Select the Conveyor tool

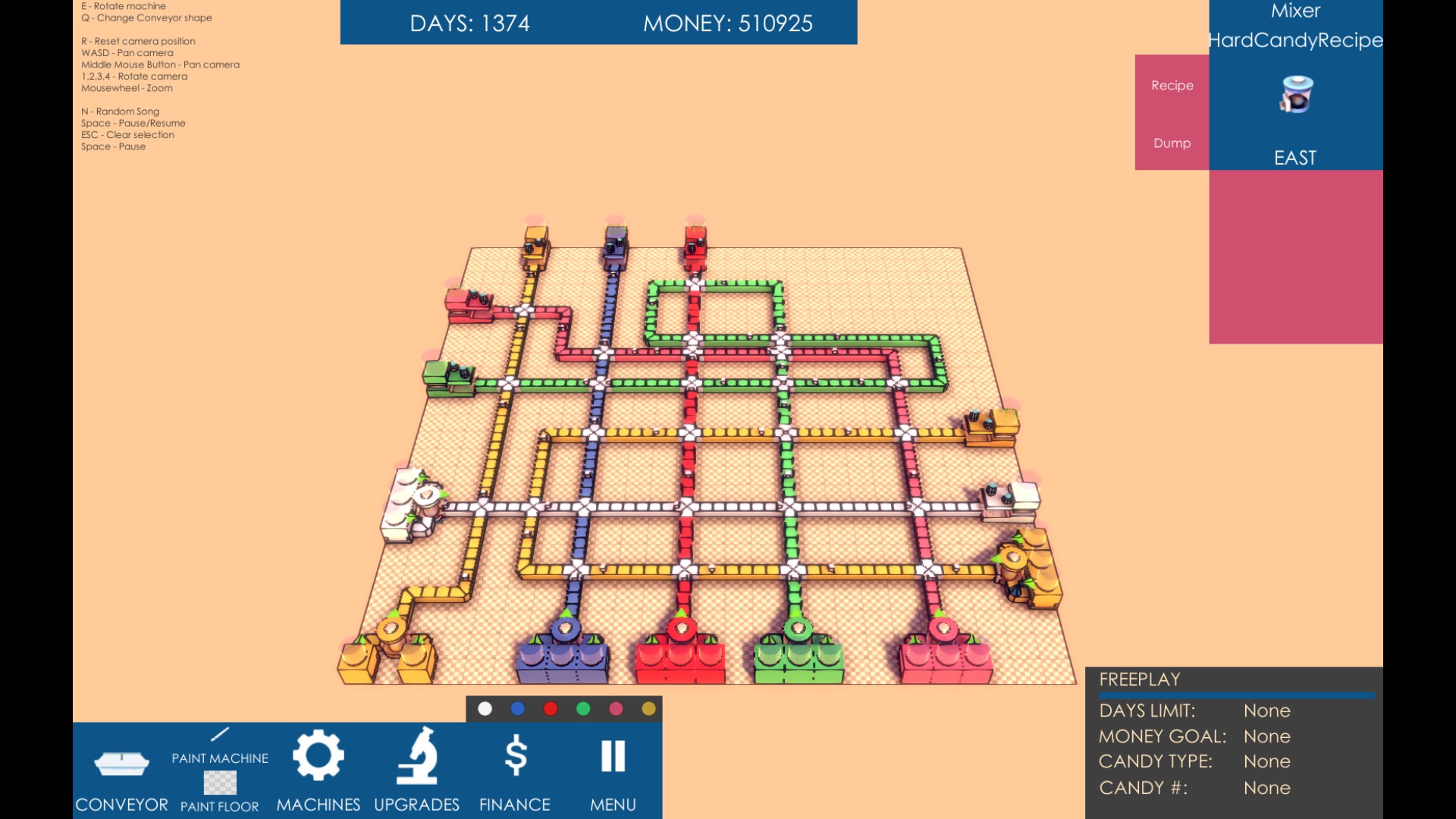121,766
